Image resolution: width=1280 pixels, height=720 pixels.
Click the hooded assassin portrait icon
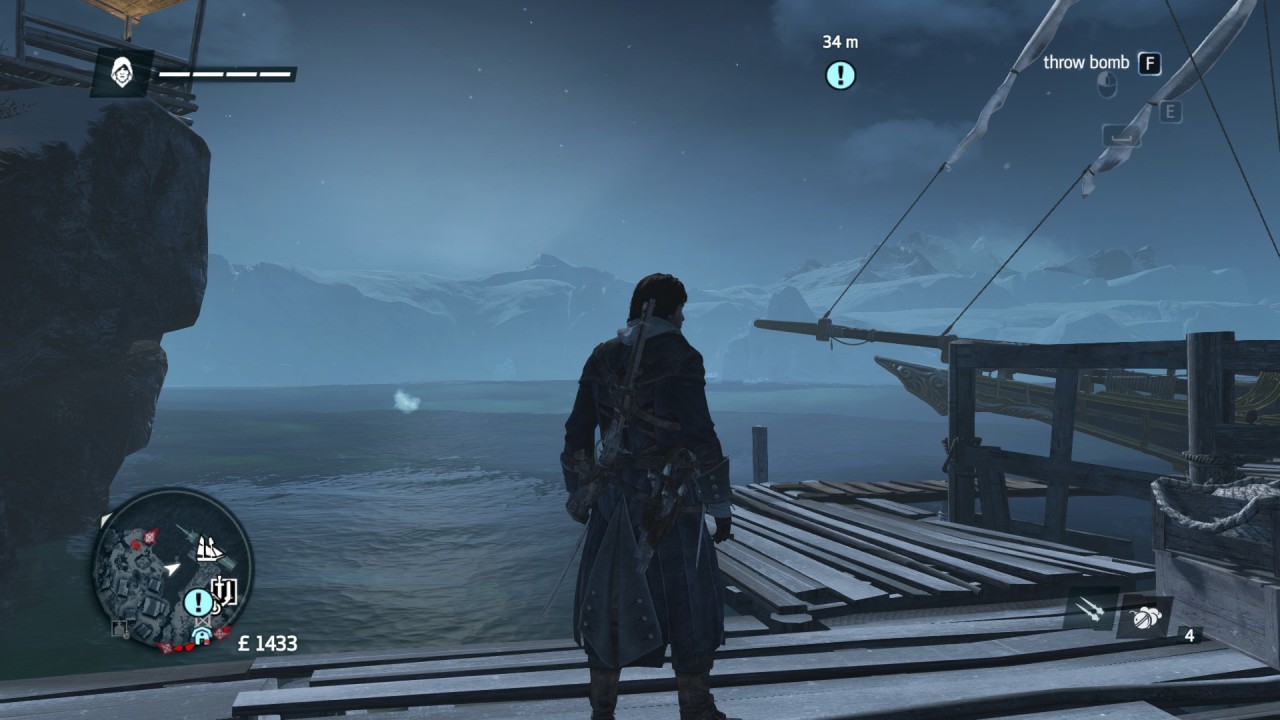coord(123,72)
